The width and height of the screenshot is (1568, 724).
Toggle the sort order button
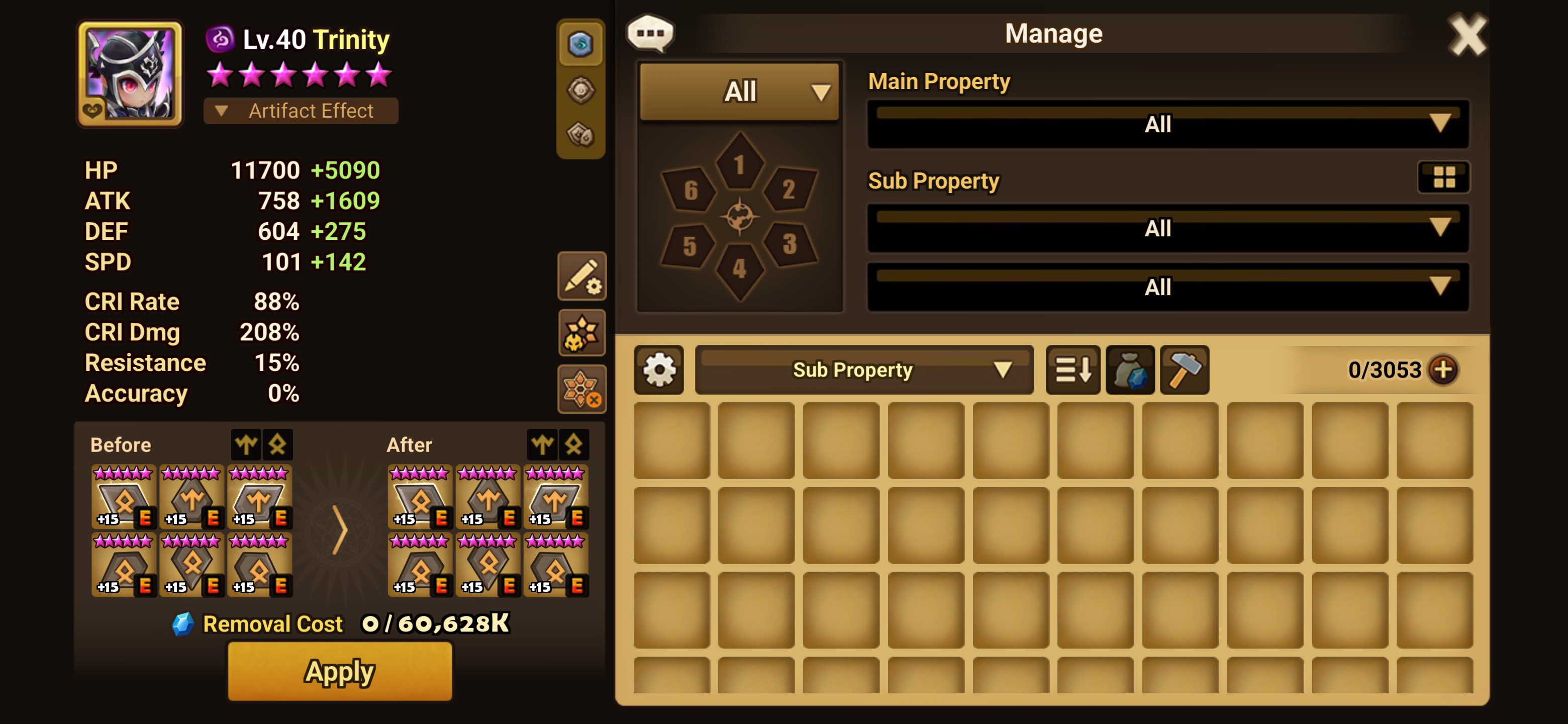1072,370
